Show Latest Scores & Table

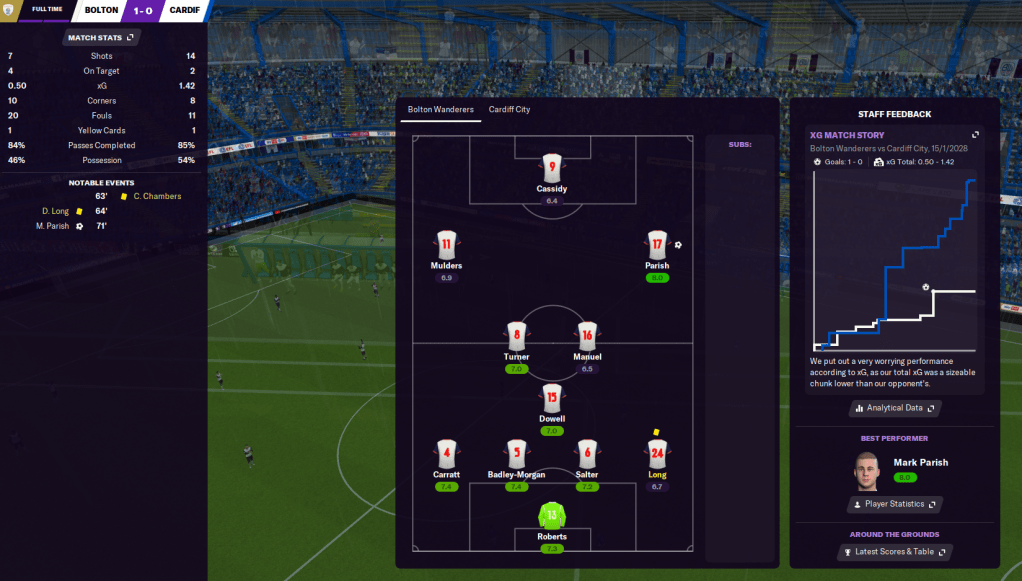tap(895, 551)
